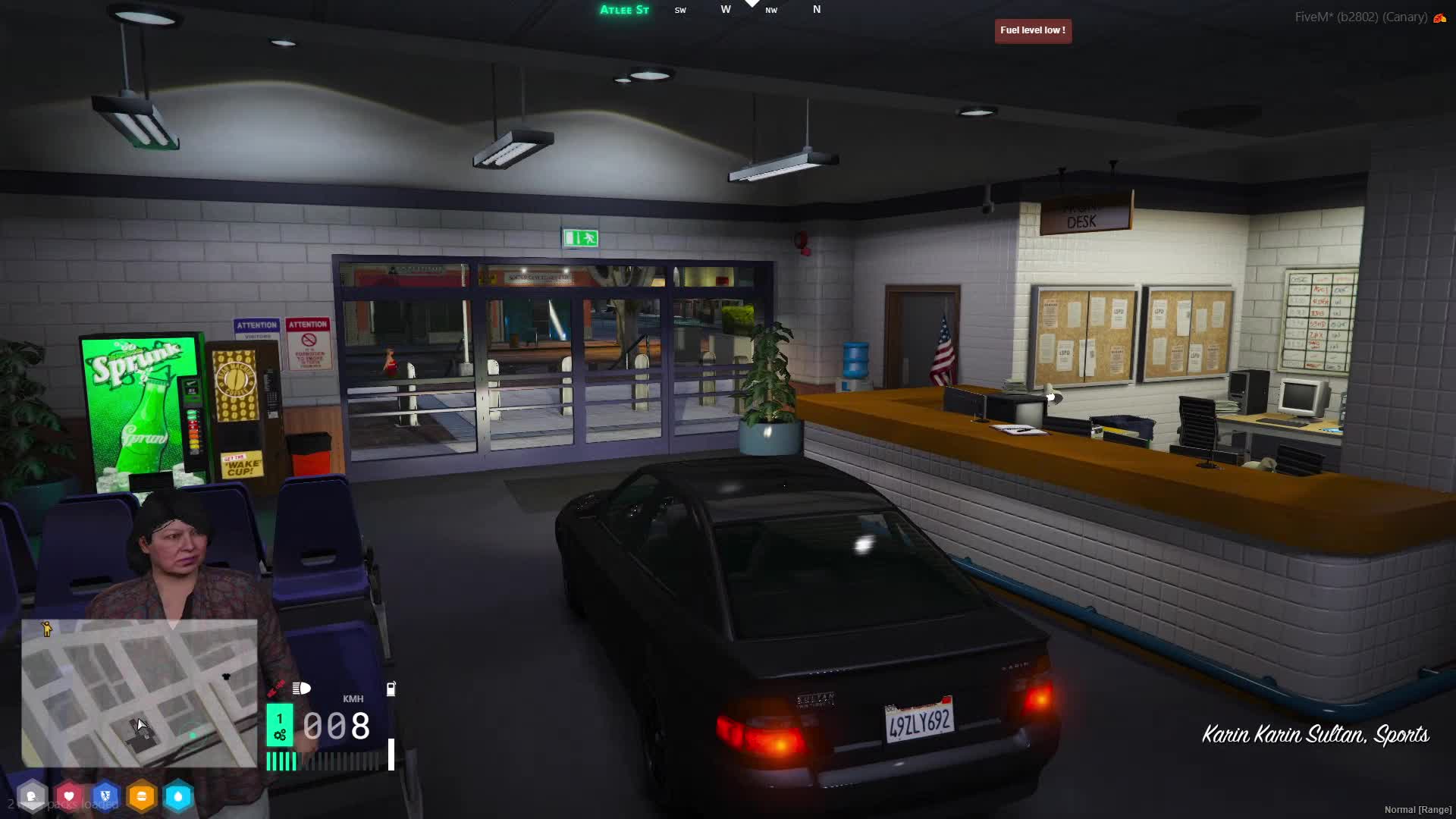This screenshot has width=1456, height=819.
Task: Click the cyan water drop thirst hexagon
Action: (x=178, y=796)
